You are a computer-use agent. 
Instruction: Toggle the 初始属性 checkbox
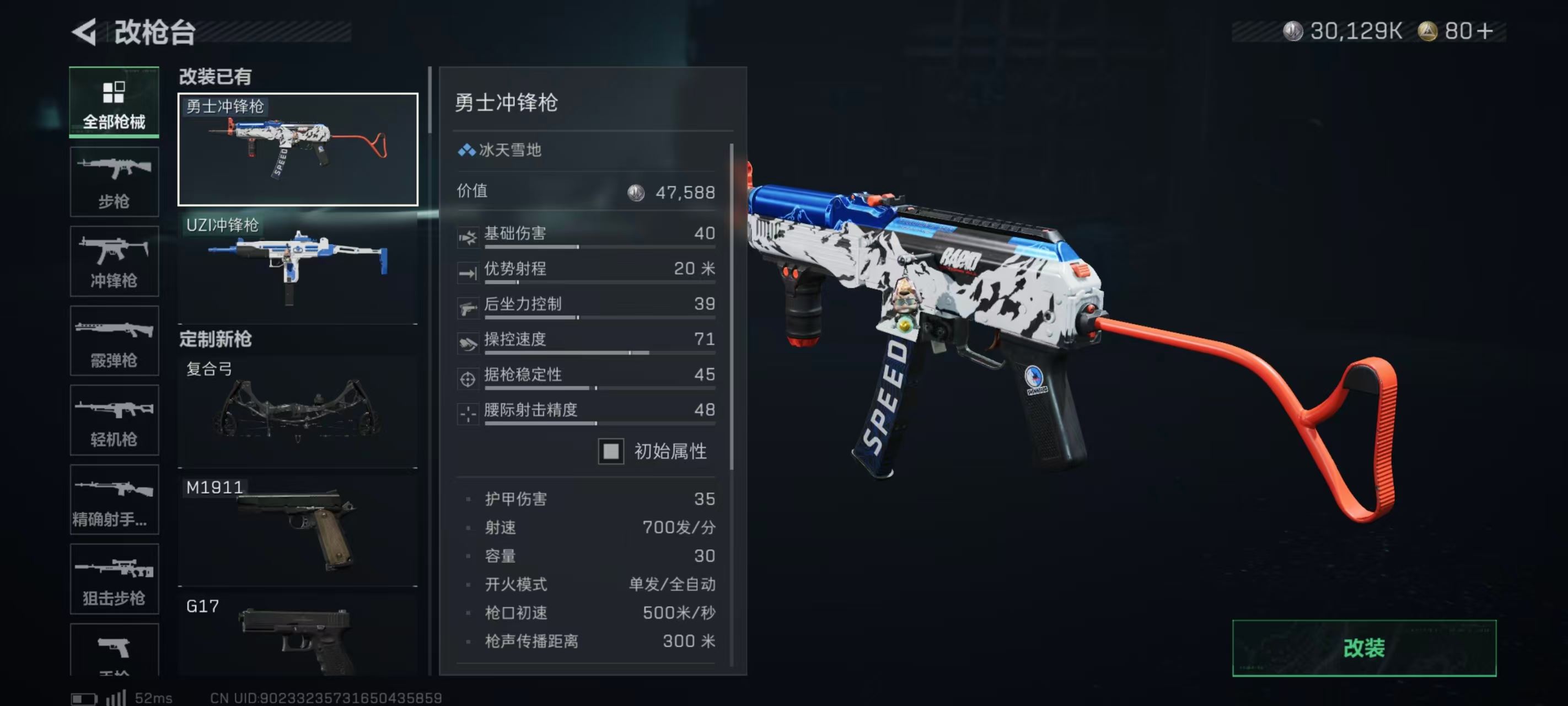610,451
